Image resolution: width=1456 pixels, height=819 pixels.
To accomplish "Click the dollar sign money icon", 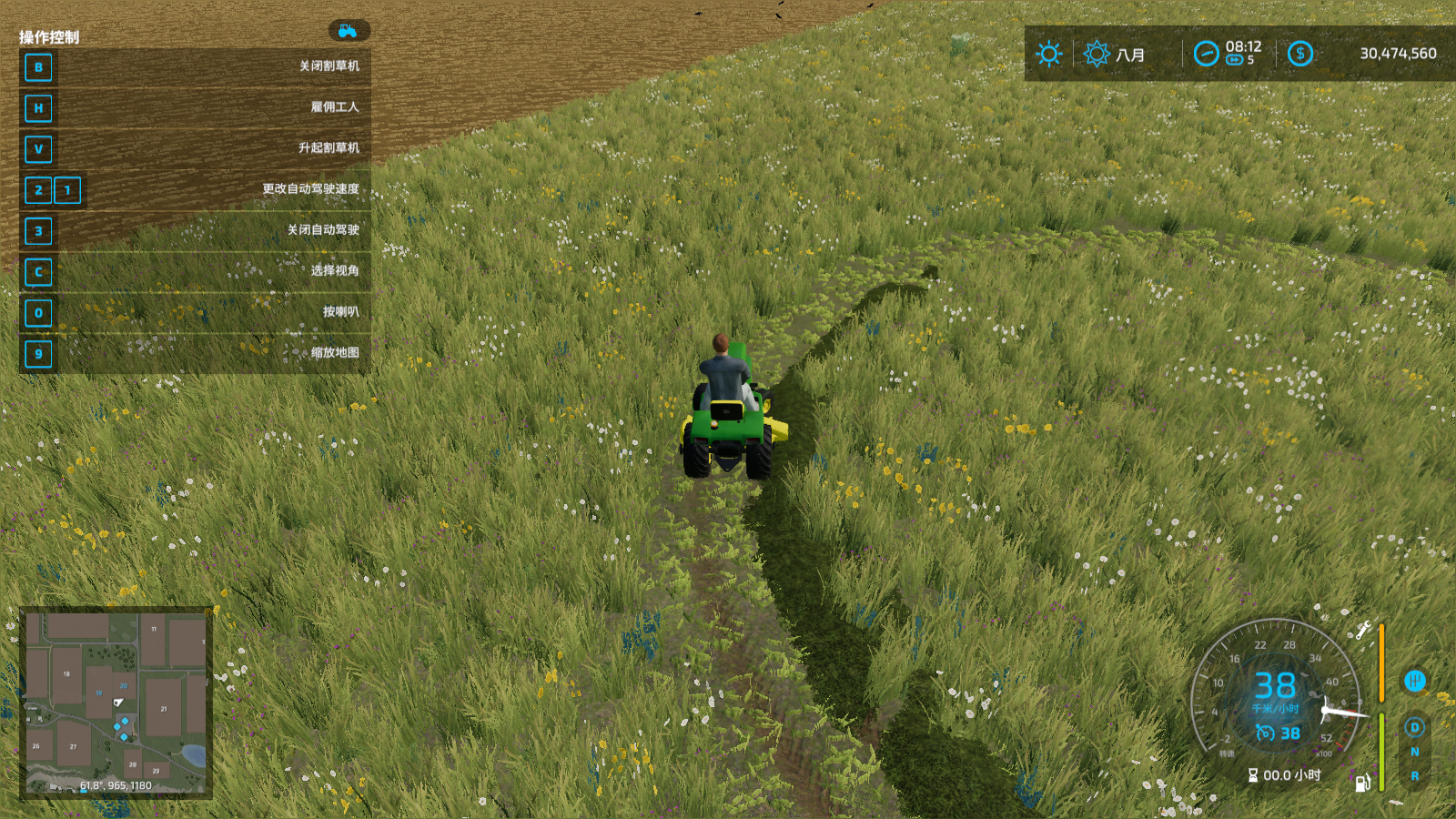I will (x=1299, y=54).
